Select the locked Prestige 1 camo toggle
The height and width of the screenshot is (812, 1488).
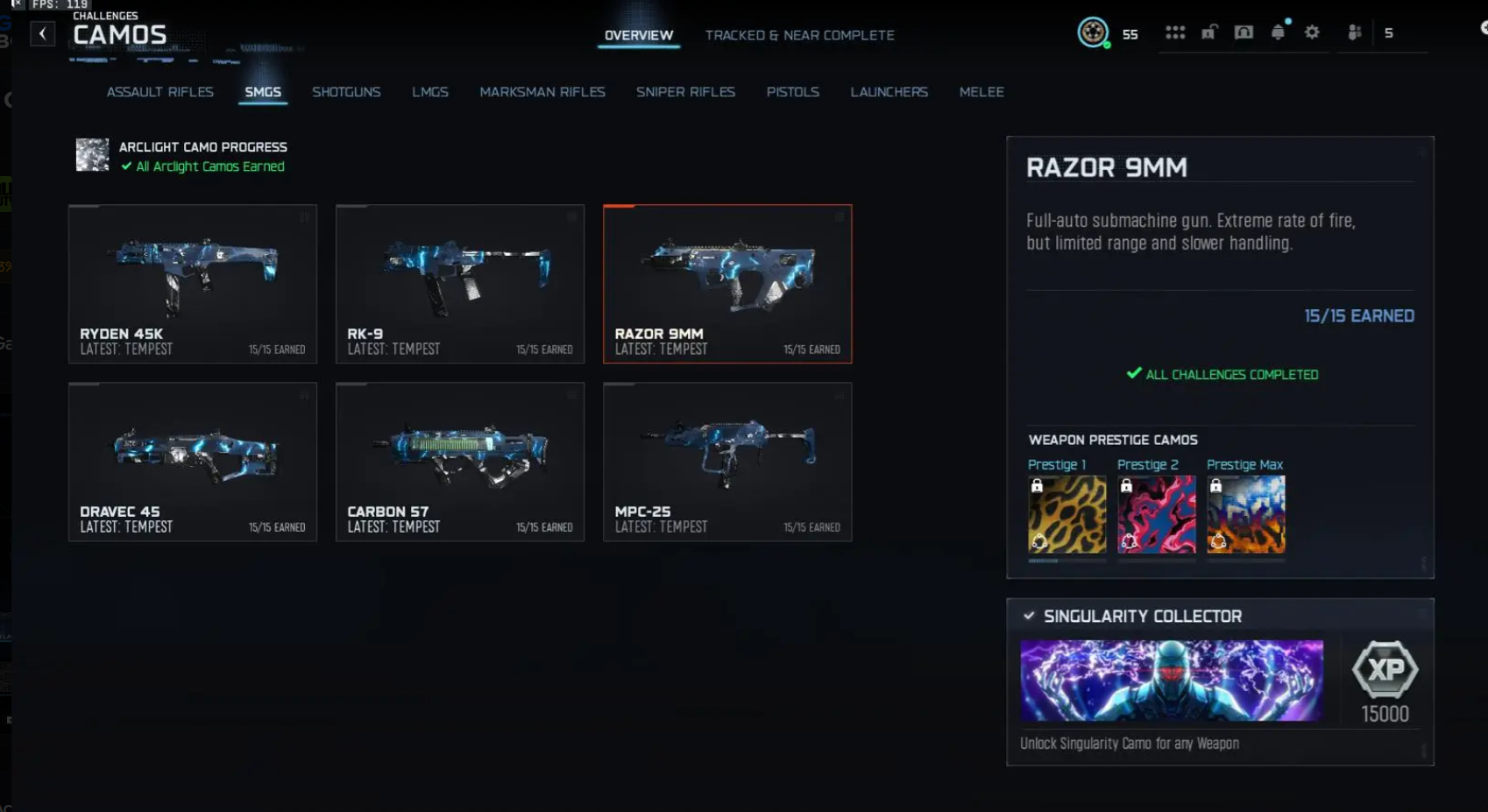[x=1037, y=484]
